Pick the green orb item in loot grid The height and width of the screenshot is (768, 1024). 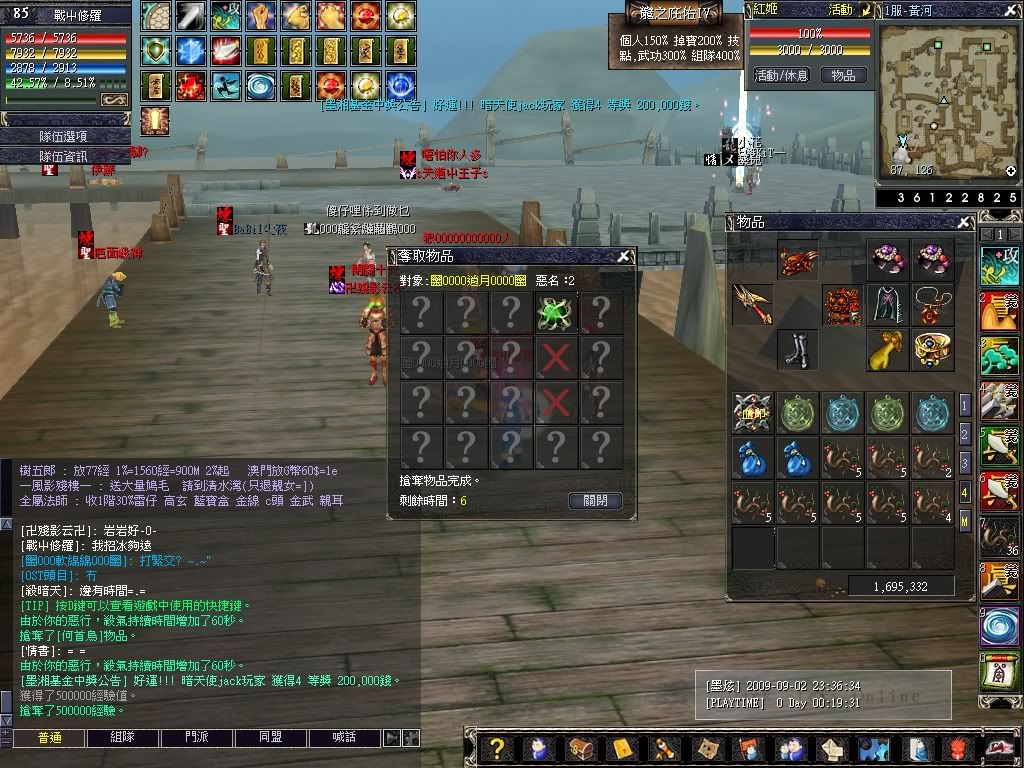555,311
